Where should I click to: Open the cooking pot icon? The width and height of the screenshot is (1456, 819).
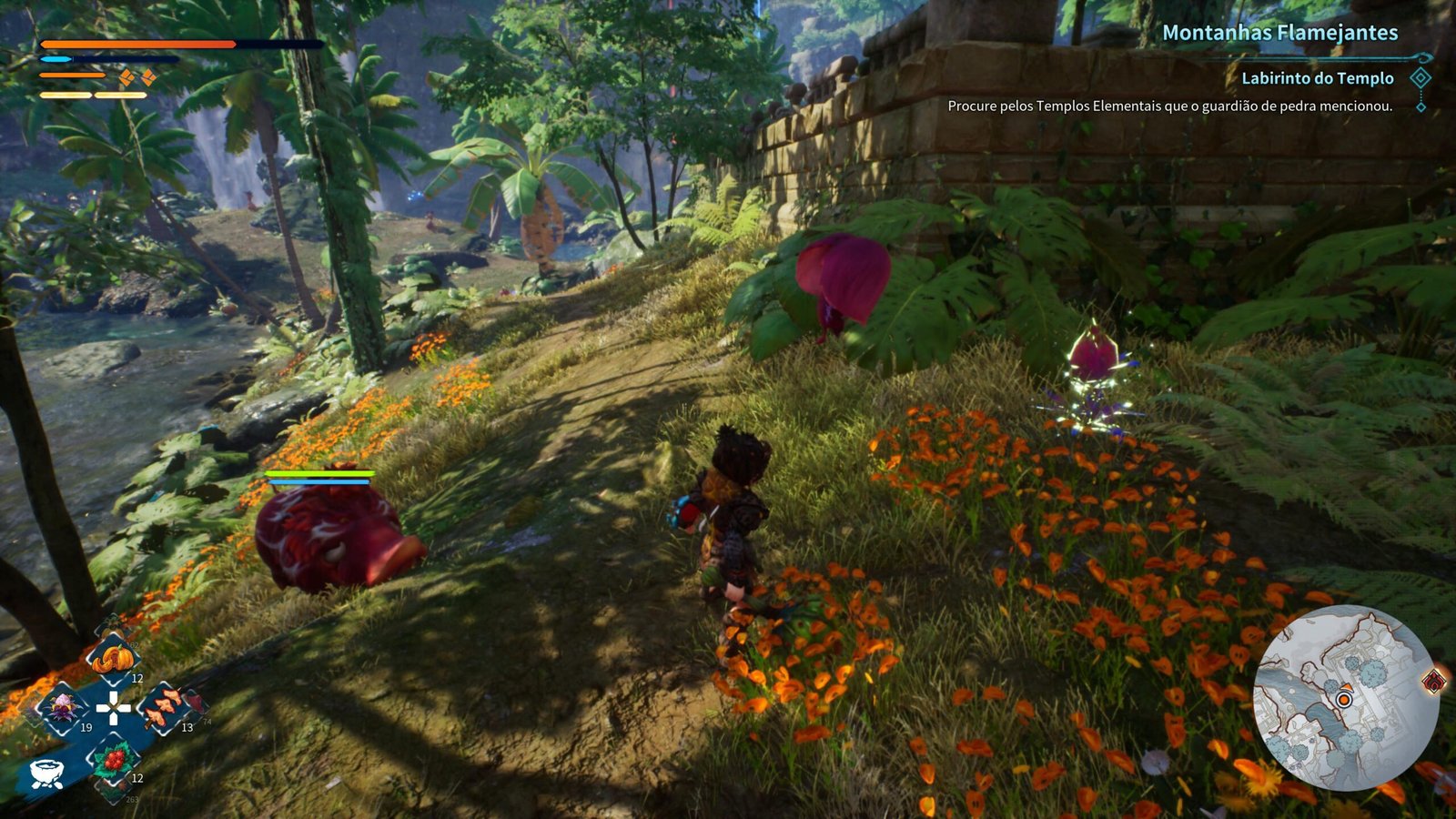click(45, 773)
